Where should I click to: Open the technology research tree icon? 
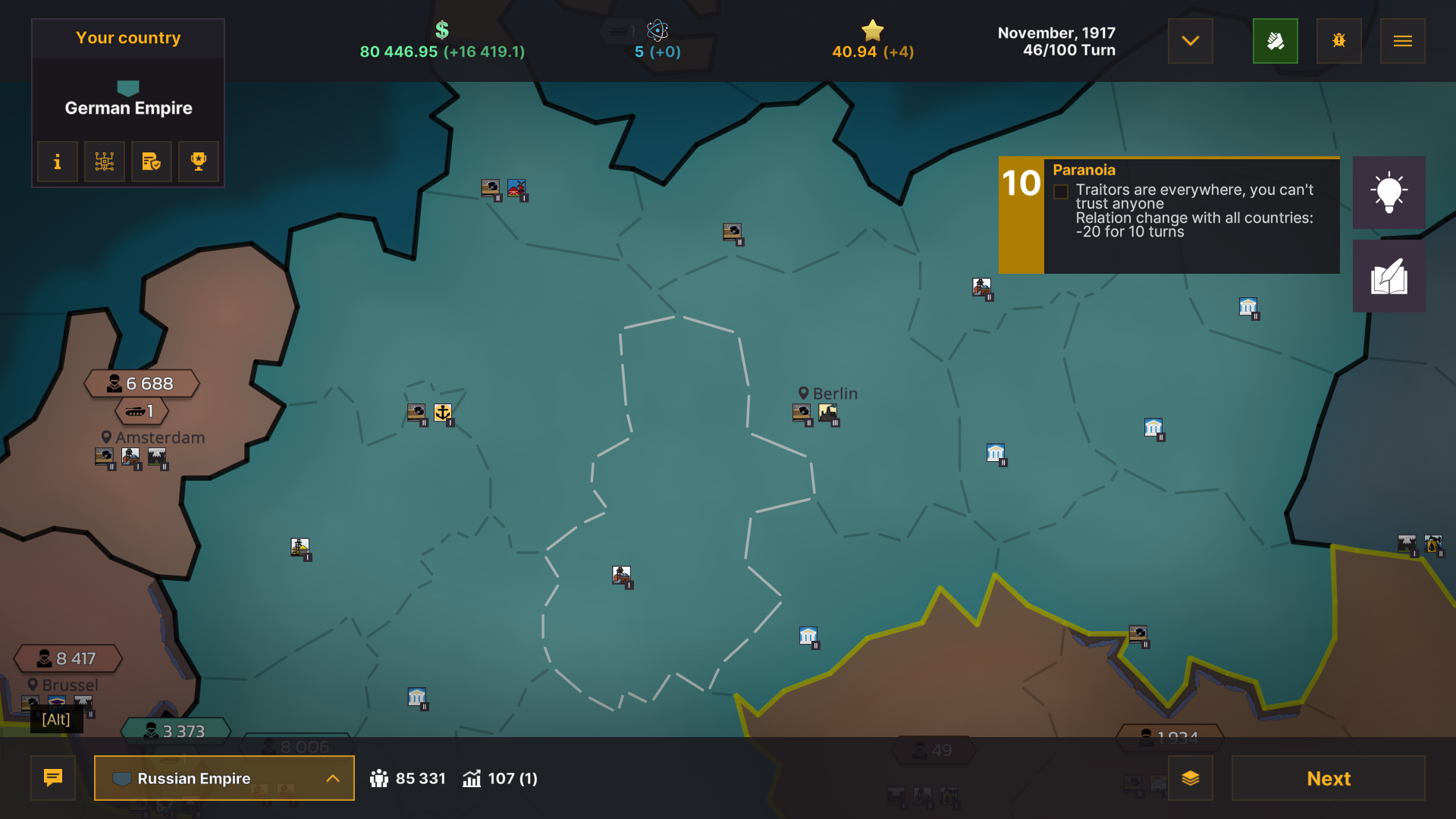(x=104, y=162)
